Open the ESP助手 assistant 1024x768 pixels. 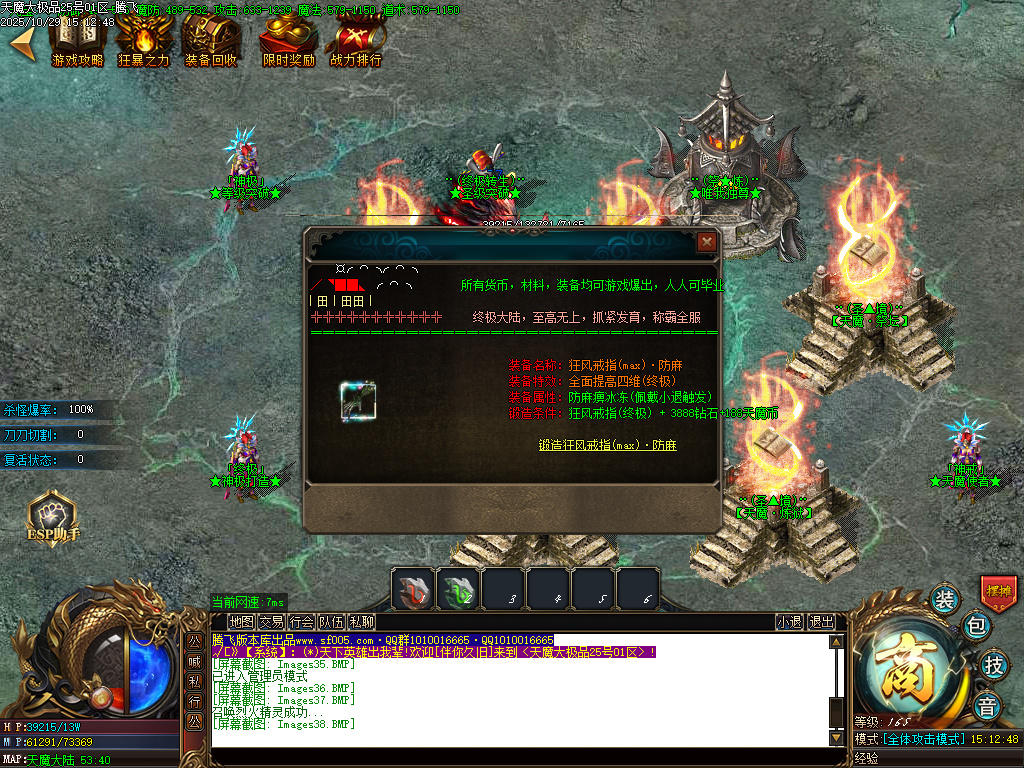(x=52, y=517)
